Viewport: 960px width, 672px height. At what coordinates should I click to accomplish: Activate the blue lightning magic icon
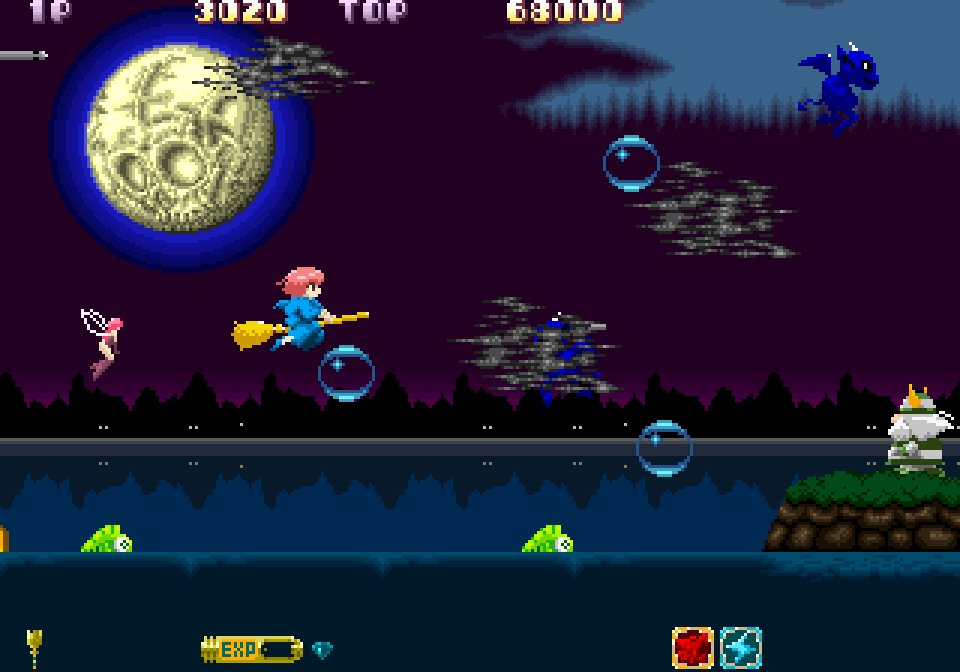click(741, 648)
